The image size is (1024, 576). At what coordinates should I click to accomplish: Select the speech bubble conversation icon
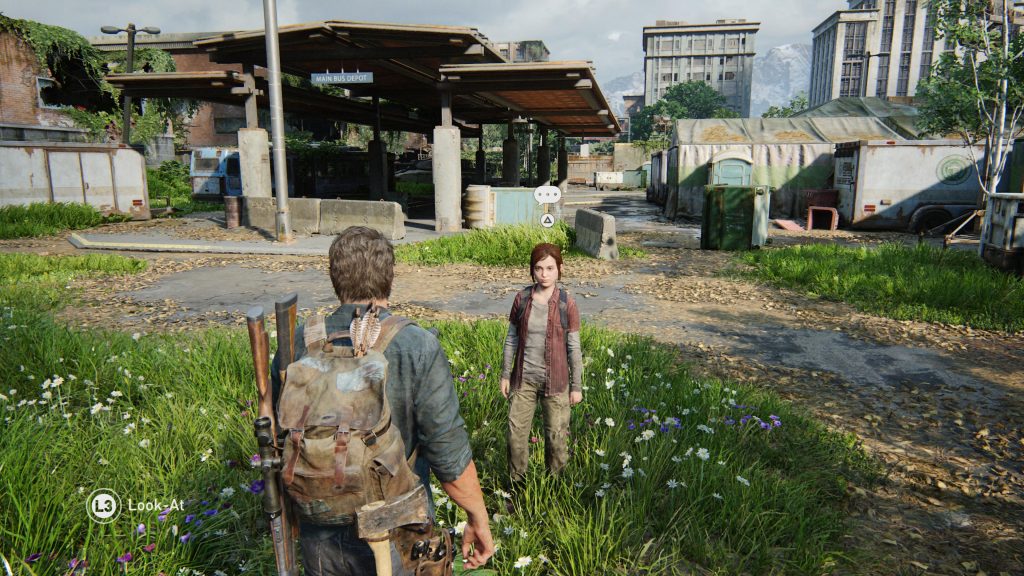point(547,194)
